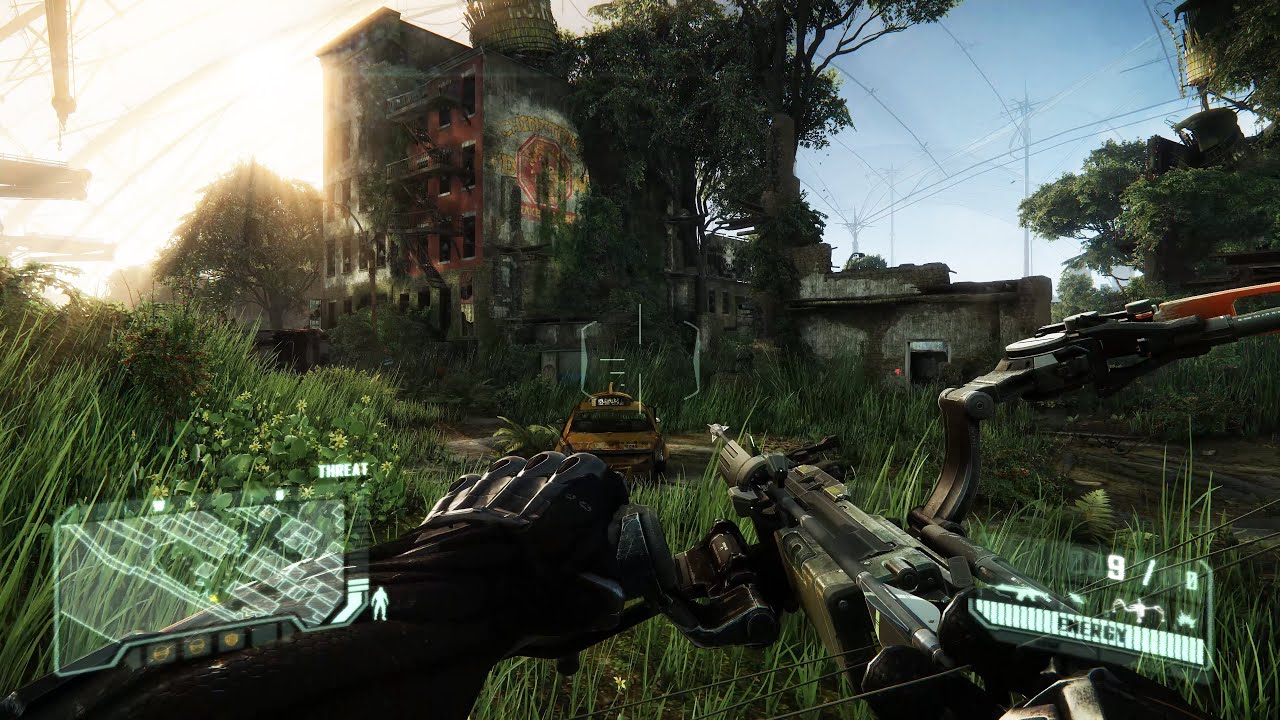
Task: Click the middle circular emblem below the minimap
Action: 196,644
